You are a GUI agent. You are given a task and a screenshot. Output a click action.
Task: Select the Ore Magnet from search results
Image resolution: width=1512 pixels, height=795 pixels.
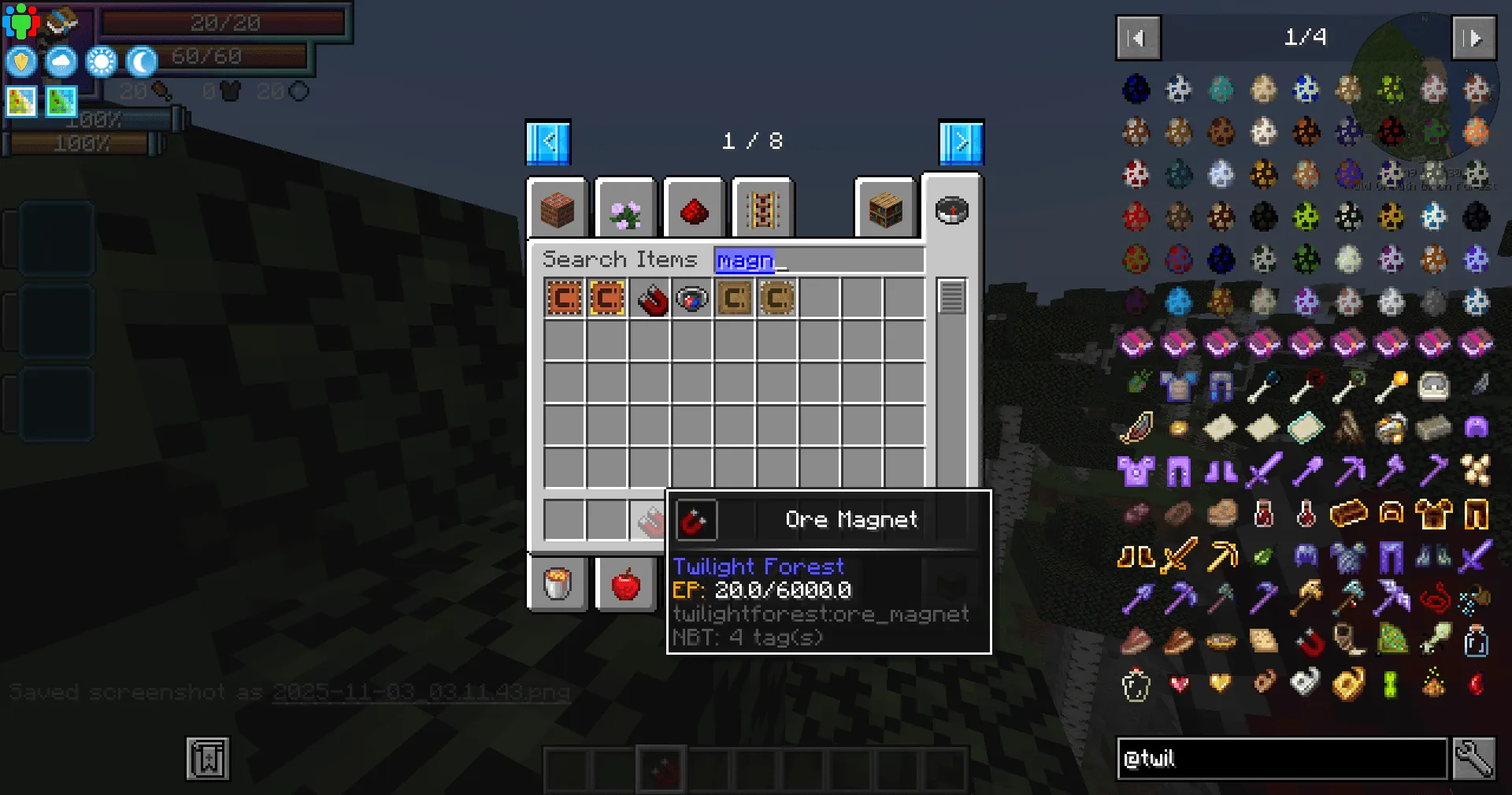650,298
